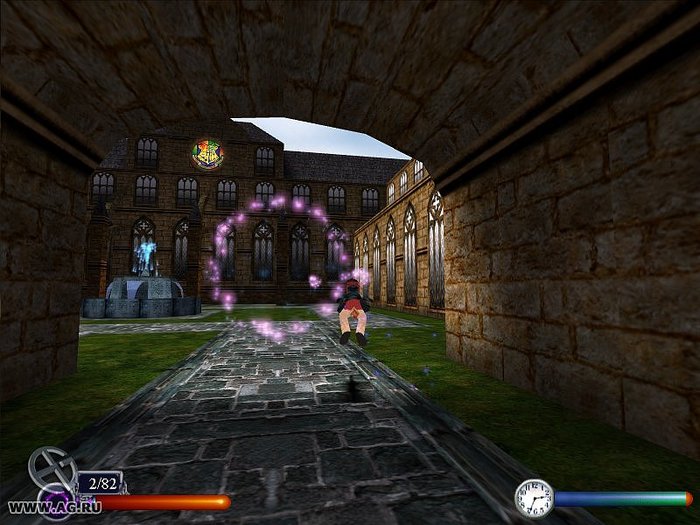700x525 pixels.
Task: Click the analog clock icon
Action: point(534,497)
